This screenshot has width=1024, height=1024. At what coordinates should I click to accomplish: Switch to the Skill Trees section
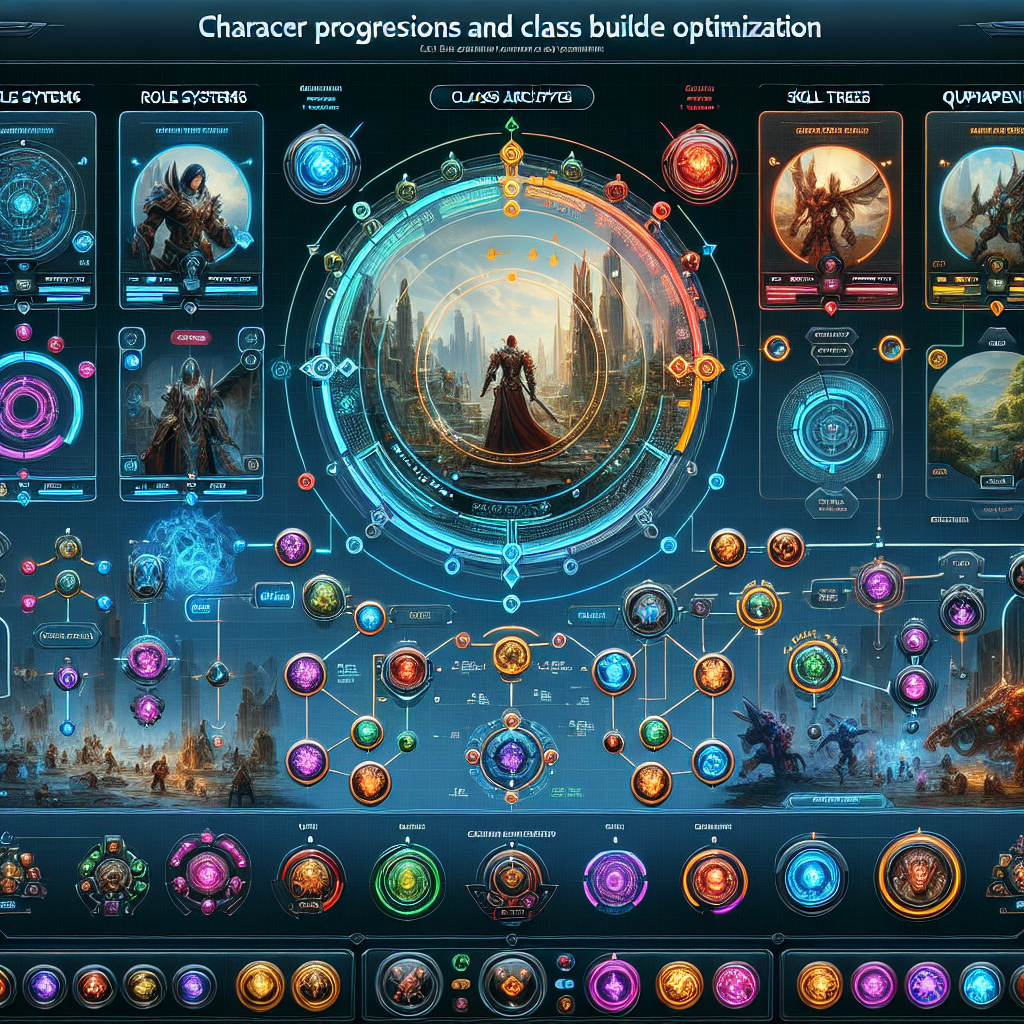pyautogui.click(x=827, y=97)
